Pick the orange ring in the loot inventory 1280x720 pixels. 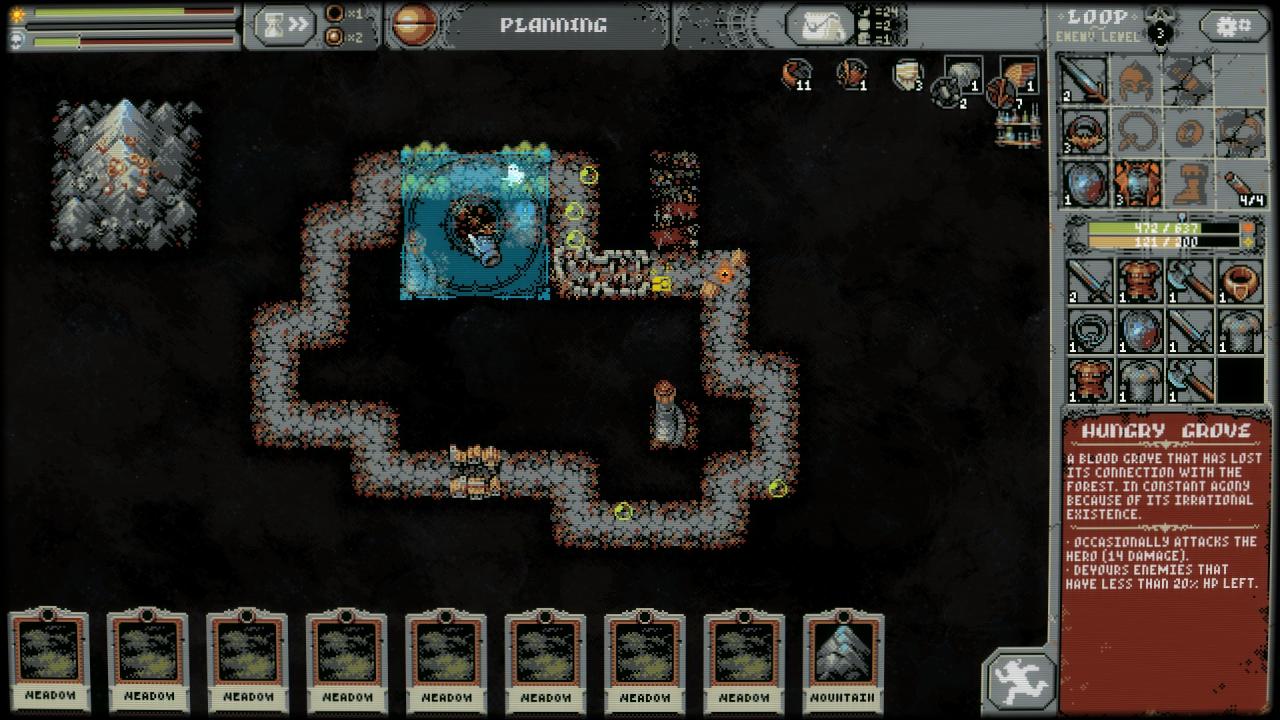click(1240, 281)
